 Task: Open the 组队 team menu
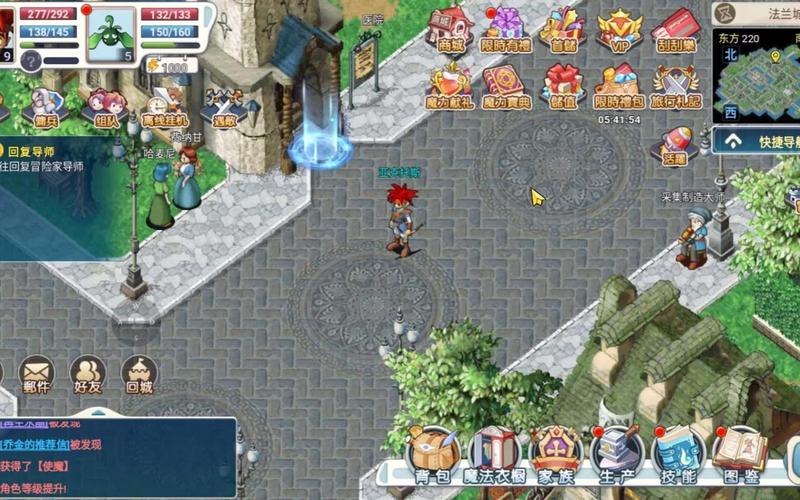coord(105,106)
